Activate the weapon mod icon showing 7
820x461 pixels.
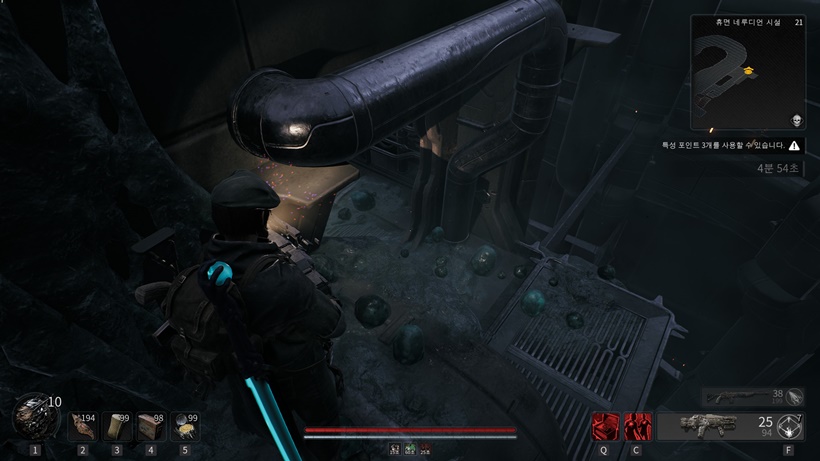point(791,427)
